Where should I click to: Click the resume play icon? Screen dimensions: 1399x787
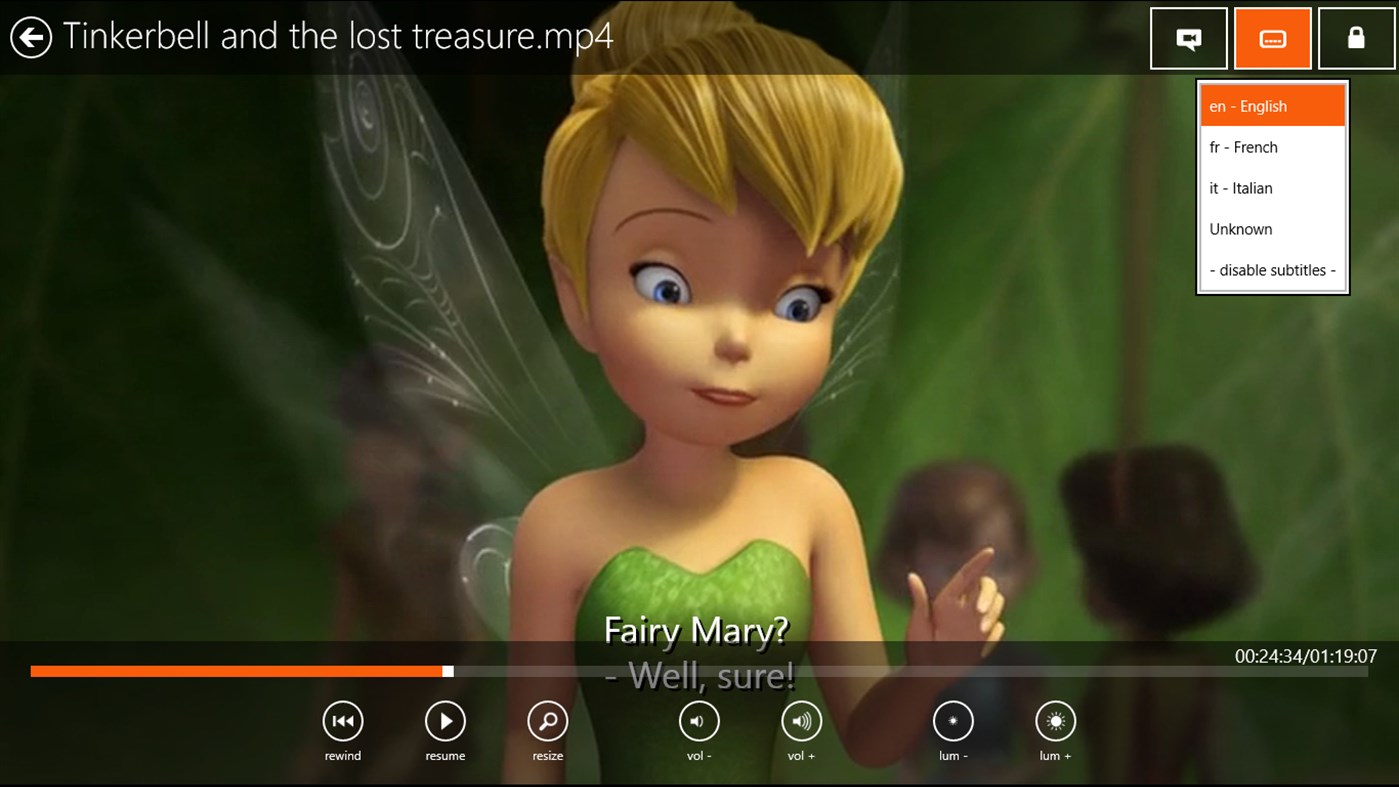click(x=445, y=720)
